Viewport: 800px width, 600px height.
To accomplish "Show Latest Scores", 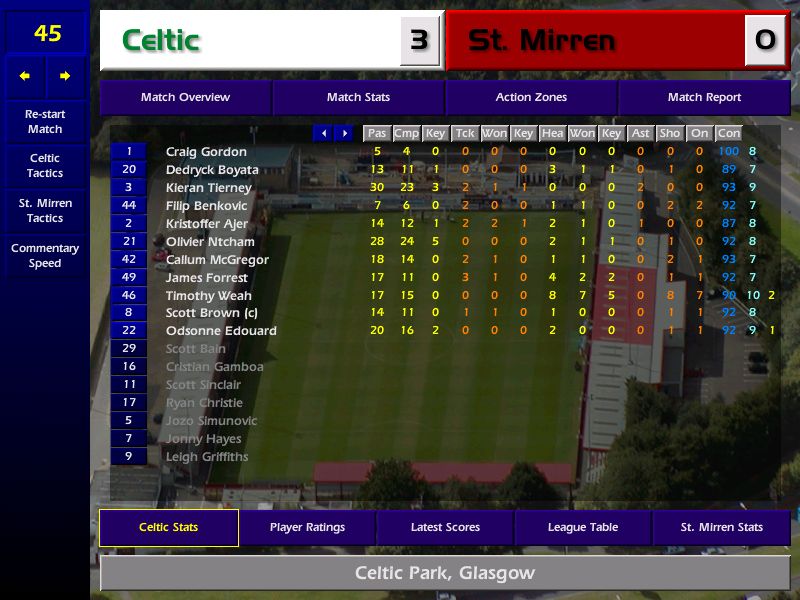I will pyautogui.click(x=445, y=527).
